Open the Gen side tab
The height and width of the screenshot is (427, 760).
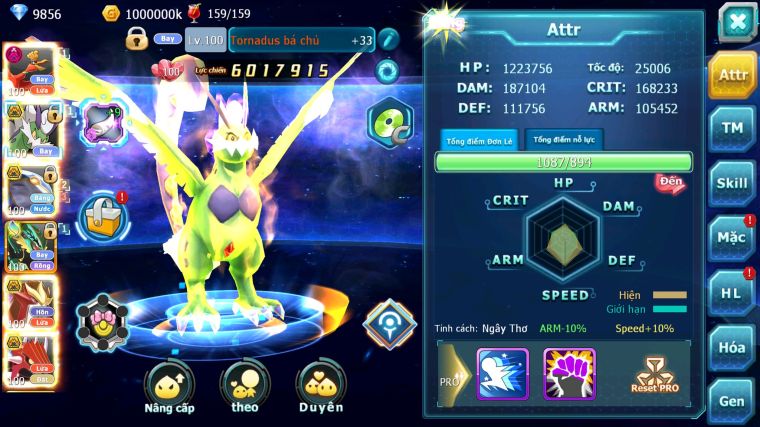click(732, 400)
